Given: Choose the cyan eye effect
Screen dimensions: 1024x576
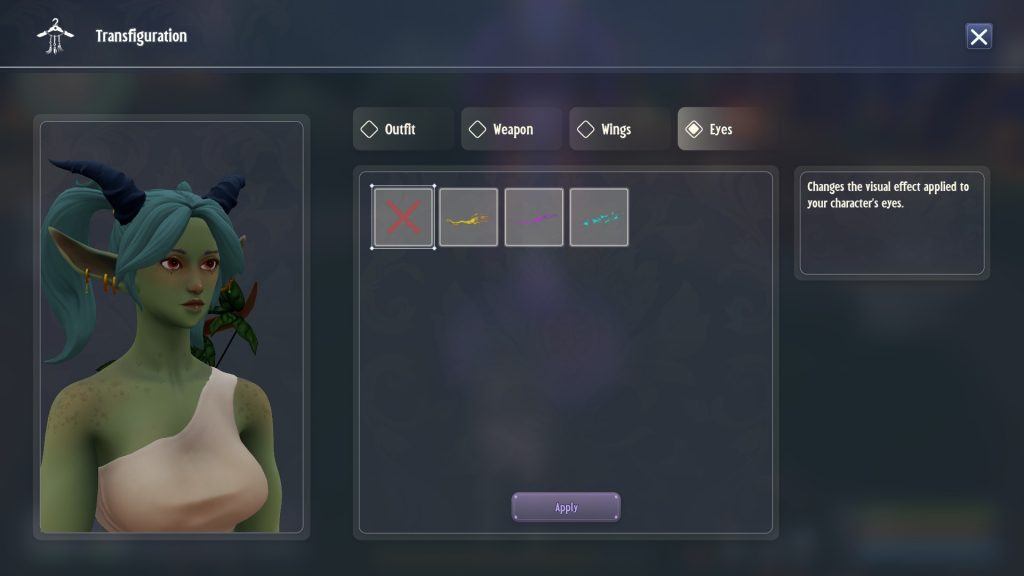Looking at the screenshot, I should tap(599, 217).
